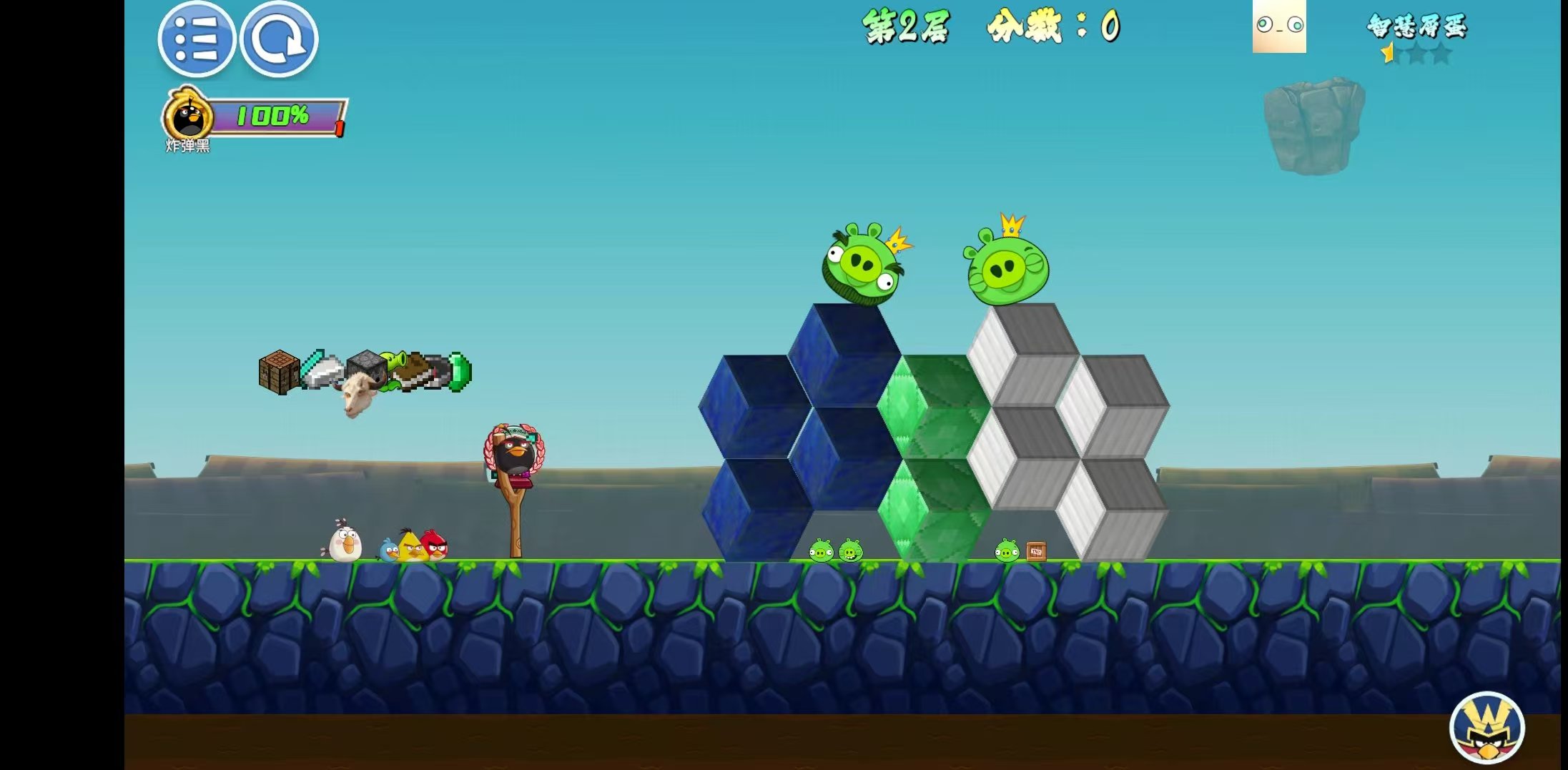
Task: Restart the level with the circular arrow
Action: [279, 39]
